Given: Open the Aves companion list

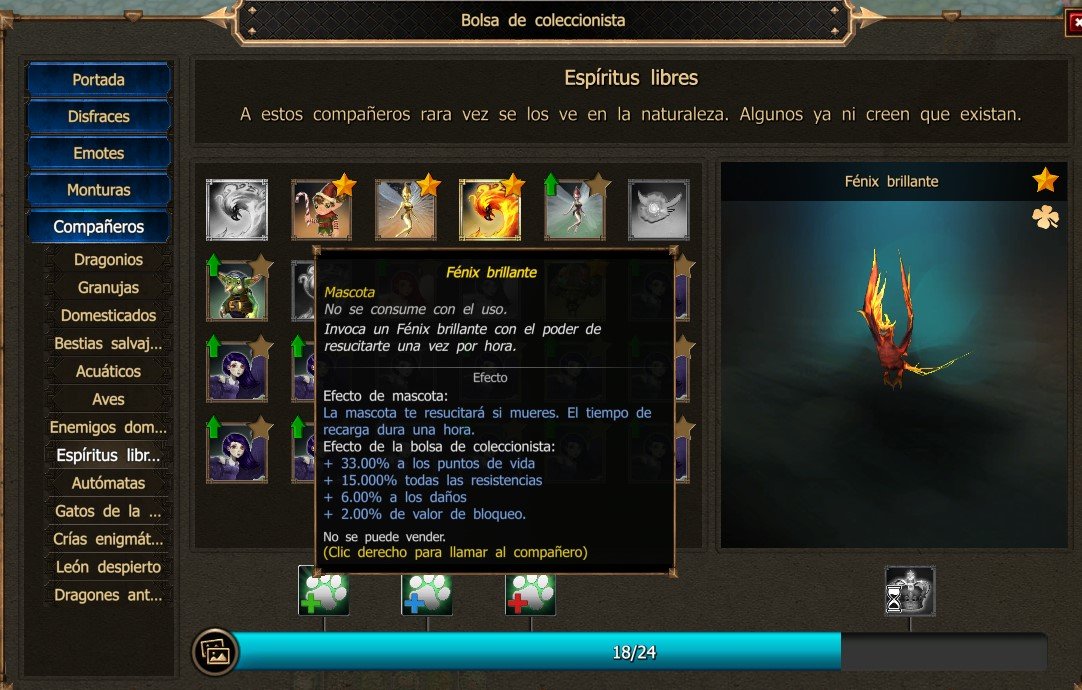Looking at the screenshot, I should click(108, 400).
